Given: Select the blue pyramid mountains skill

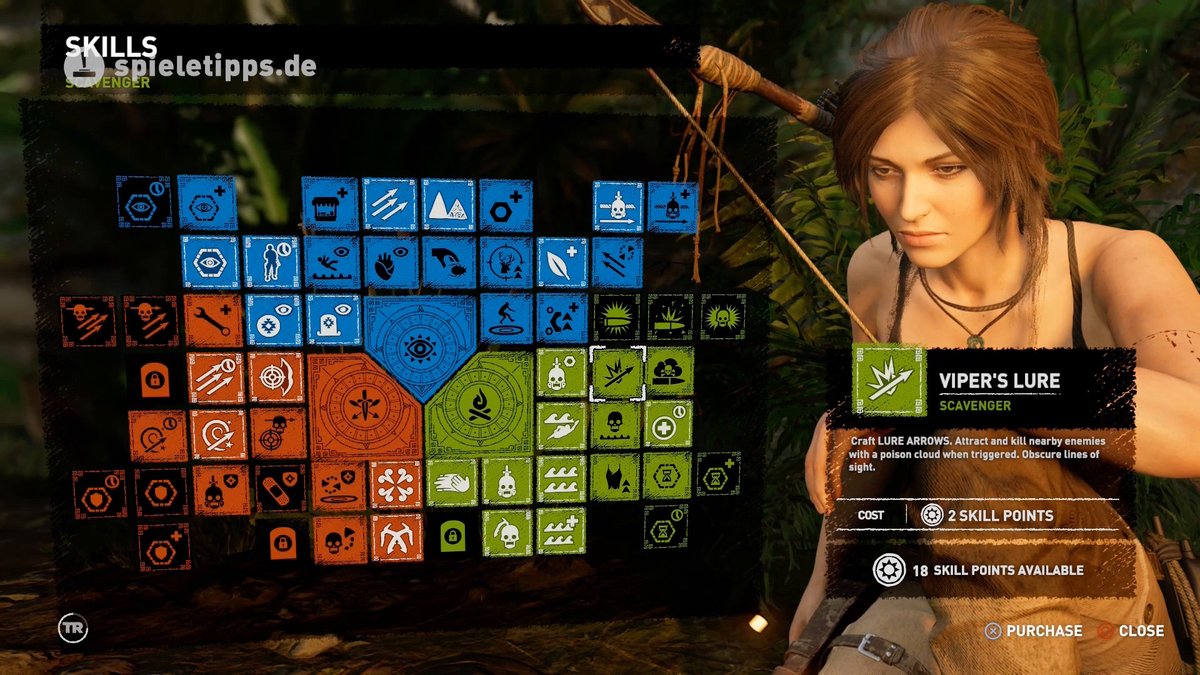Looking at the screenshot, I should (x=447, y=204).
